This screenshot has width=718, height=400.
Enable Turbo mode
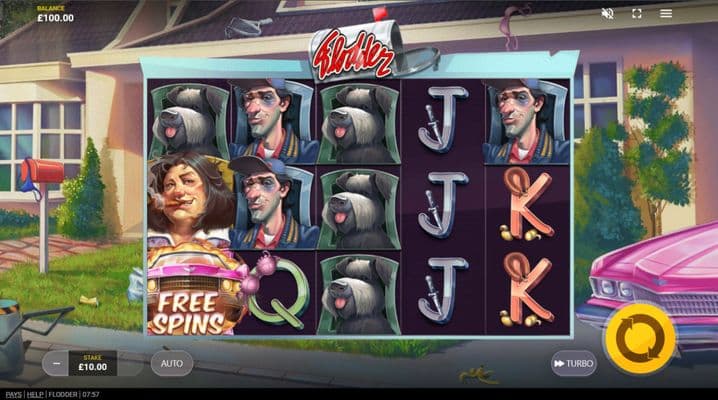point(573,363)
